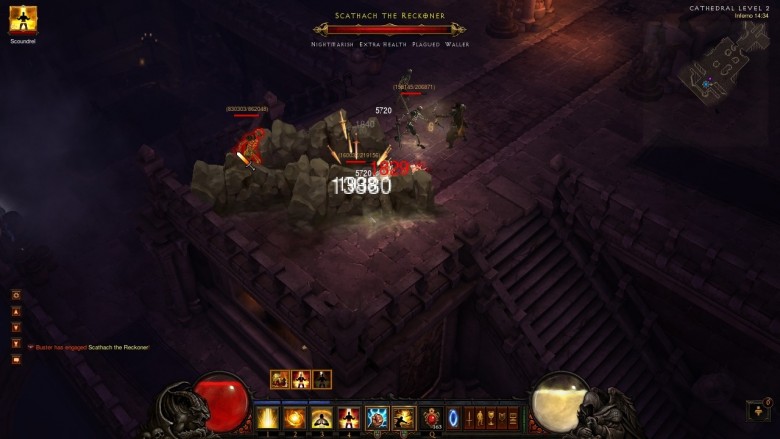This screenshot has height=439, width=780.
Task: Click the speech bubble chat button
Action: (16, 359)
